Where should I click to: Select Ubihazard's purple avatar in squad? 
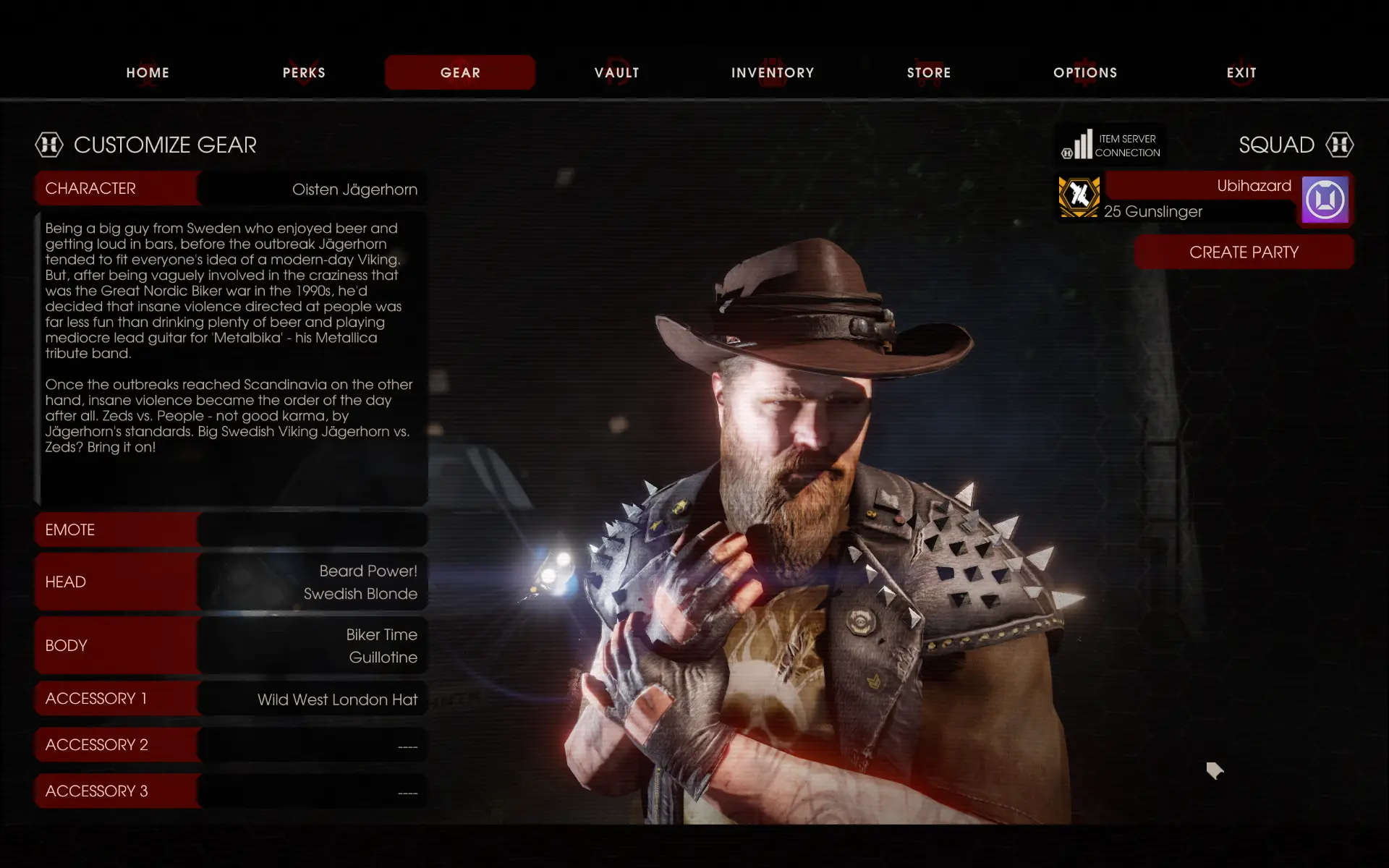click(x=1325, y=200)
